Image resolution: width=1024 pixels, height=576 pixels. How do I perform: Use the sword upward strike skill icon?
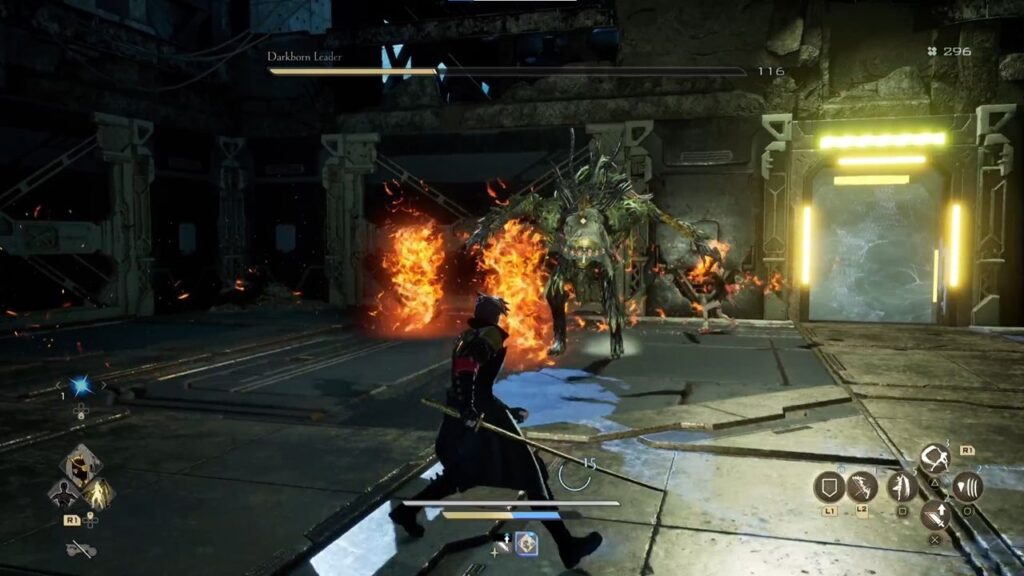(x=935, y=516)
